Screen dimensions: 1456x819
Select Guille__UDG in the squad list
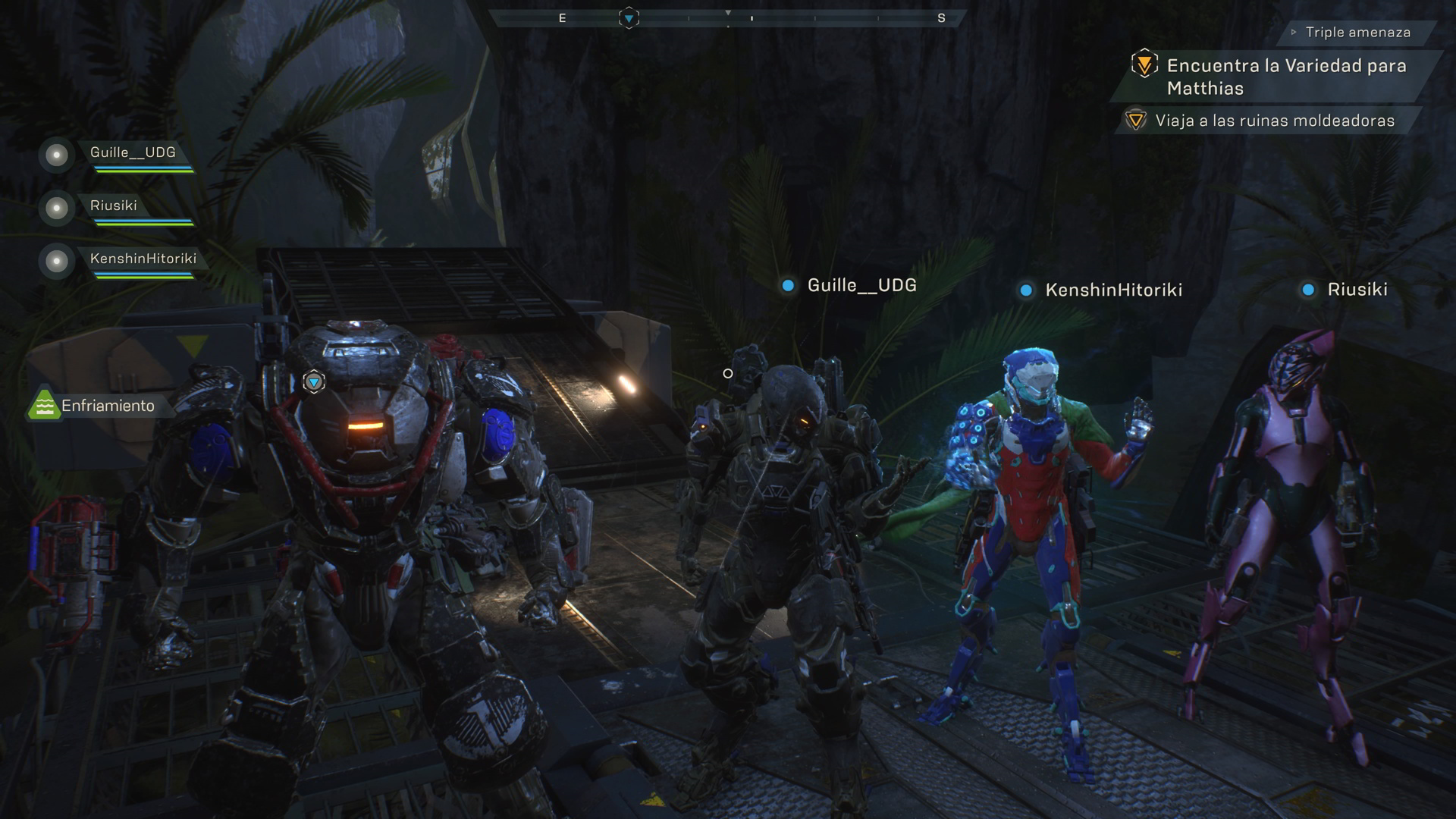pyautogui.click(x=133, y=153)
